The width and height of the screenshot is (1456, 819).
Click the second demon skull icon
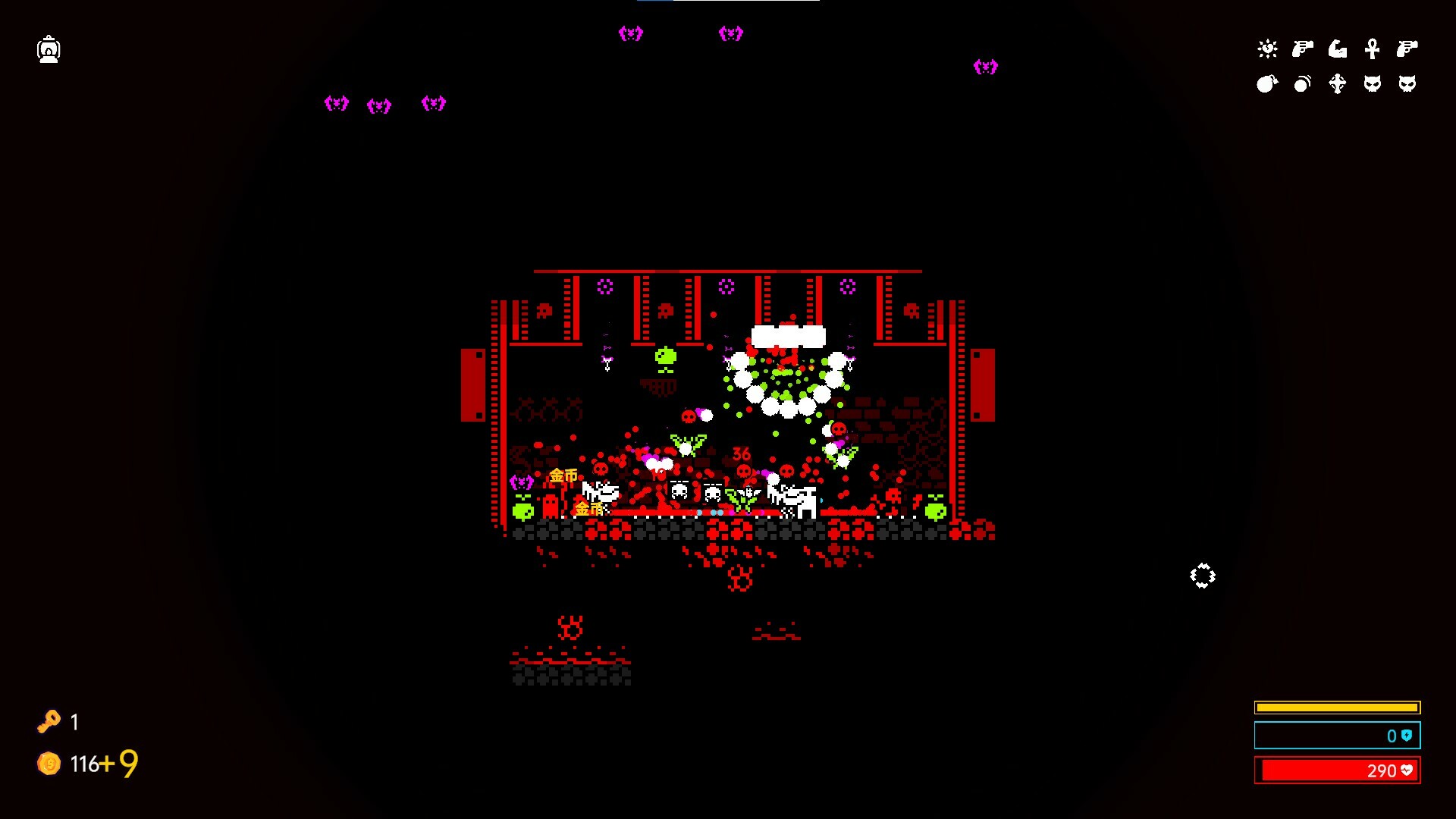tap(1408, 83)
